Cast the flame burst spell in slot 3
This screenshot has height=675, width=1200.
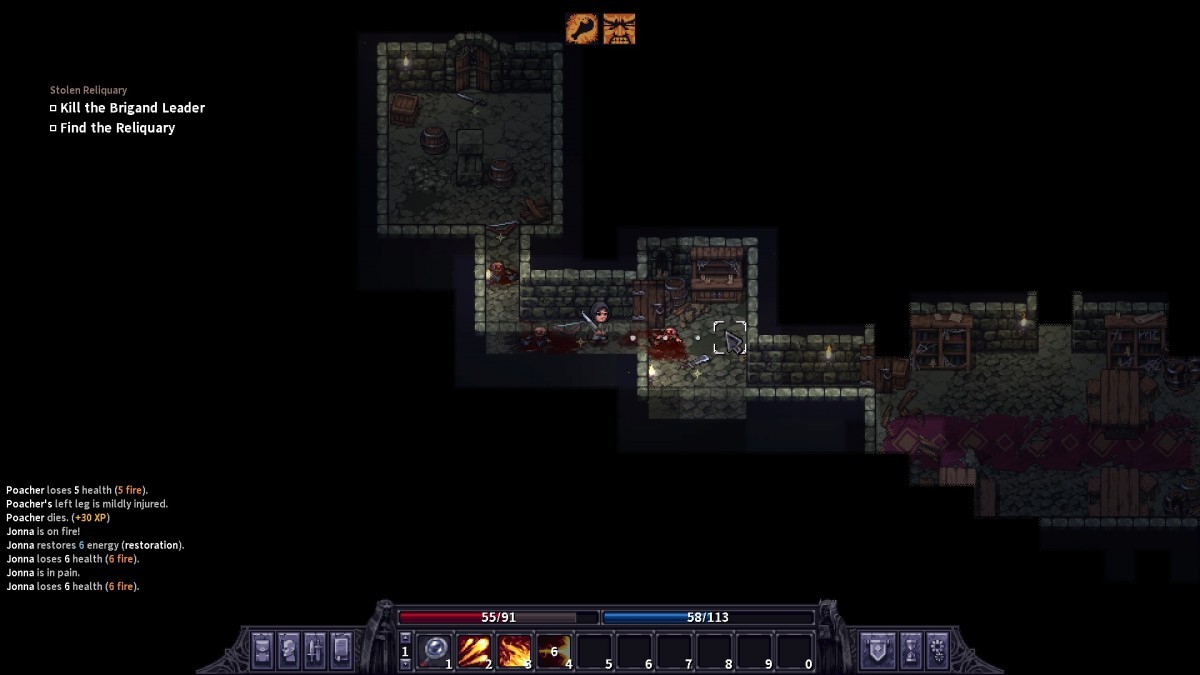[514, 651]
